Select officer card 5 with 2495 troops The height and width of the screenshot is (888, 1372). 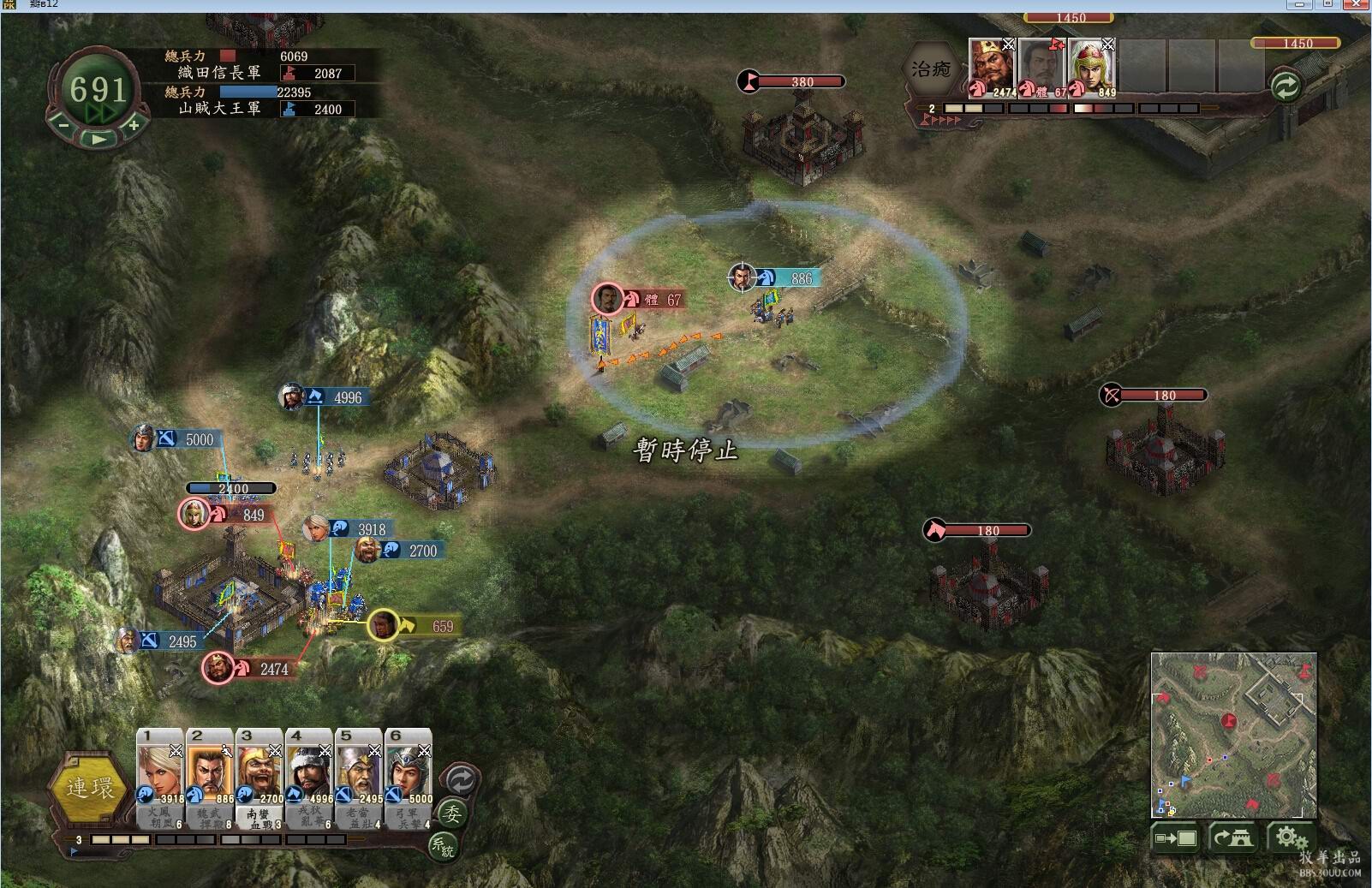(x=359, y=778)
